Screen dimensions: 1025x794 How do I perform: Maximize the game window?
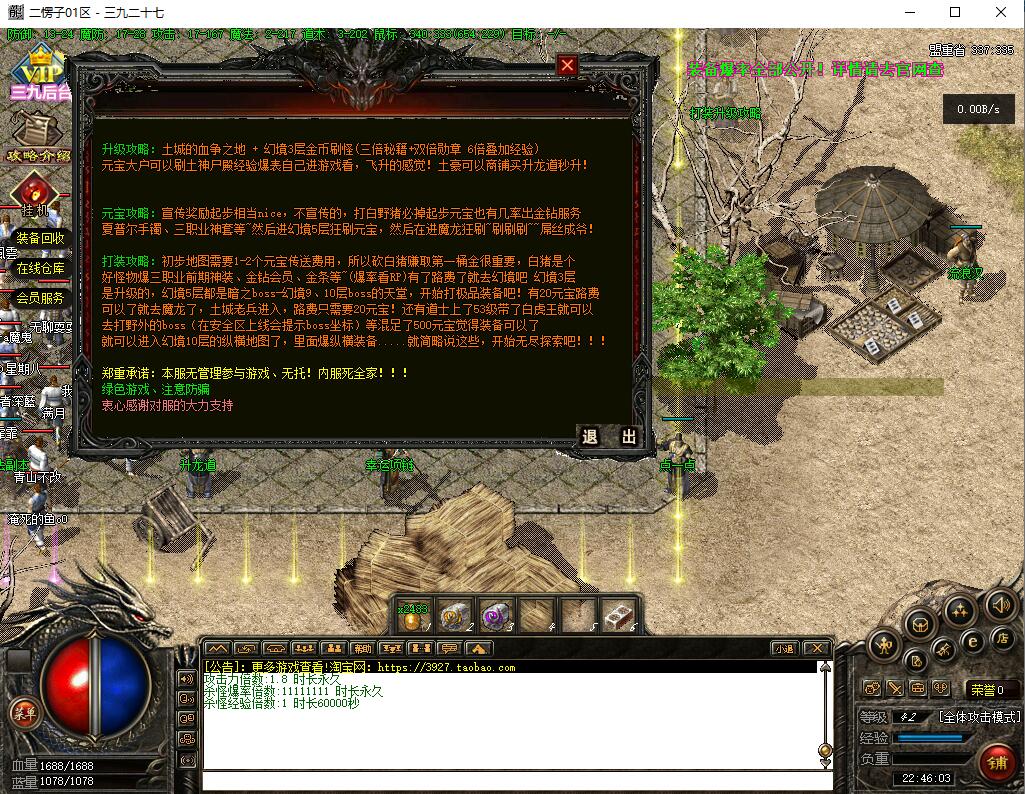pyautogui.click(x=955, y=12)
